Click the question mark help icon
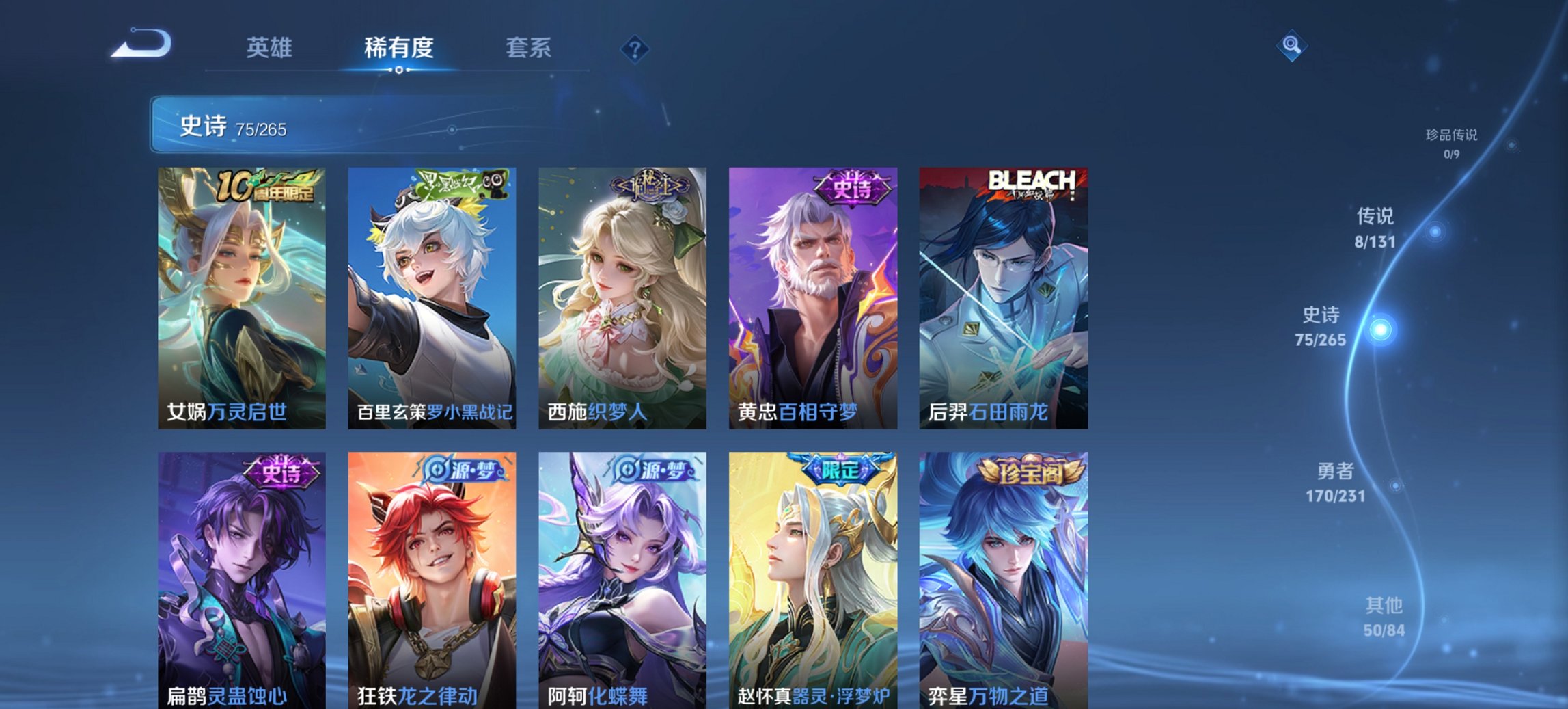Viewport: 1568px width, 709px height. click(635, 48)
